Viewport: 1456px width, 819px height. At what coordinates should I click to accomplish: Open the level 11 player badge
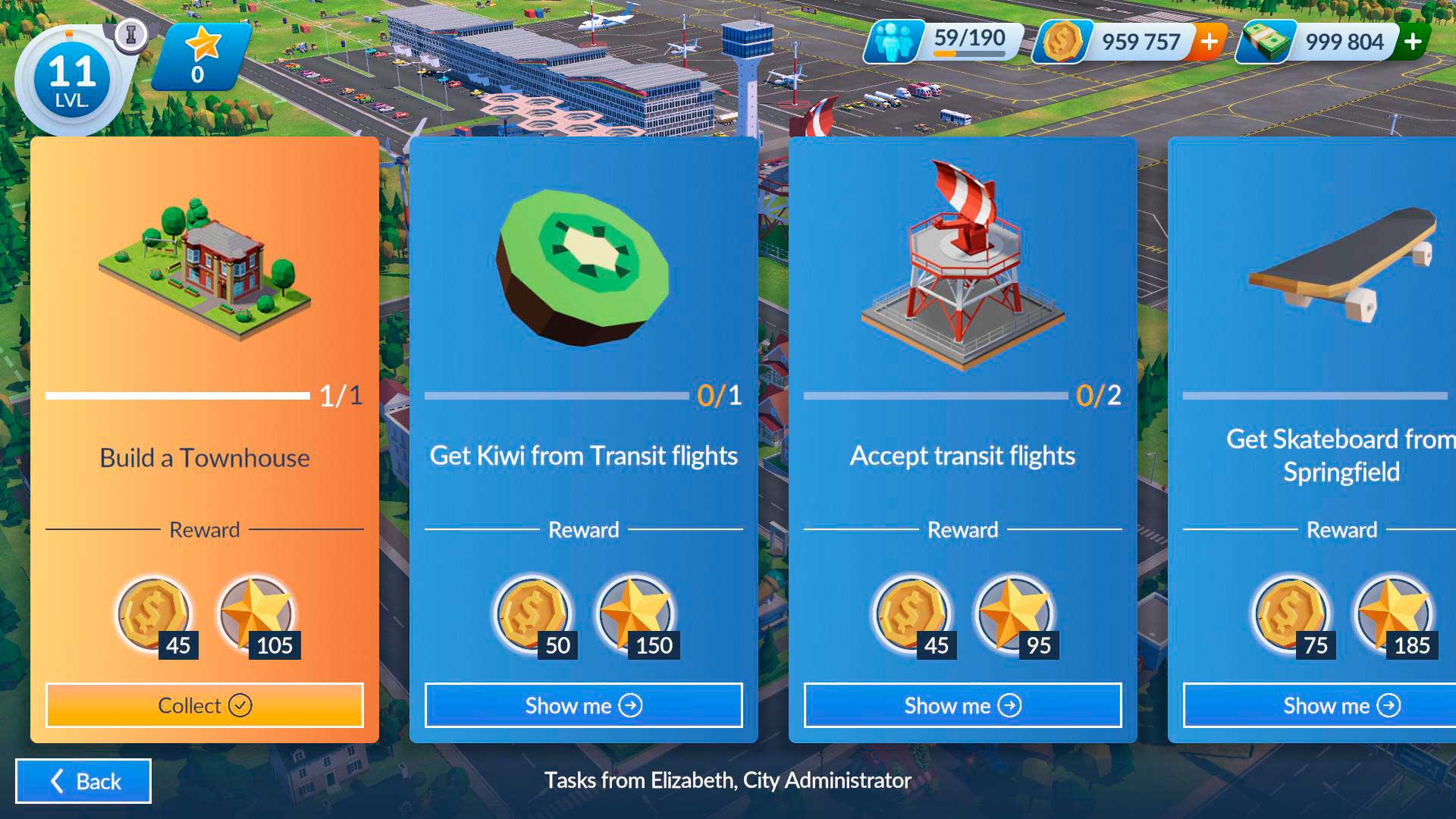coord(72,80)
